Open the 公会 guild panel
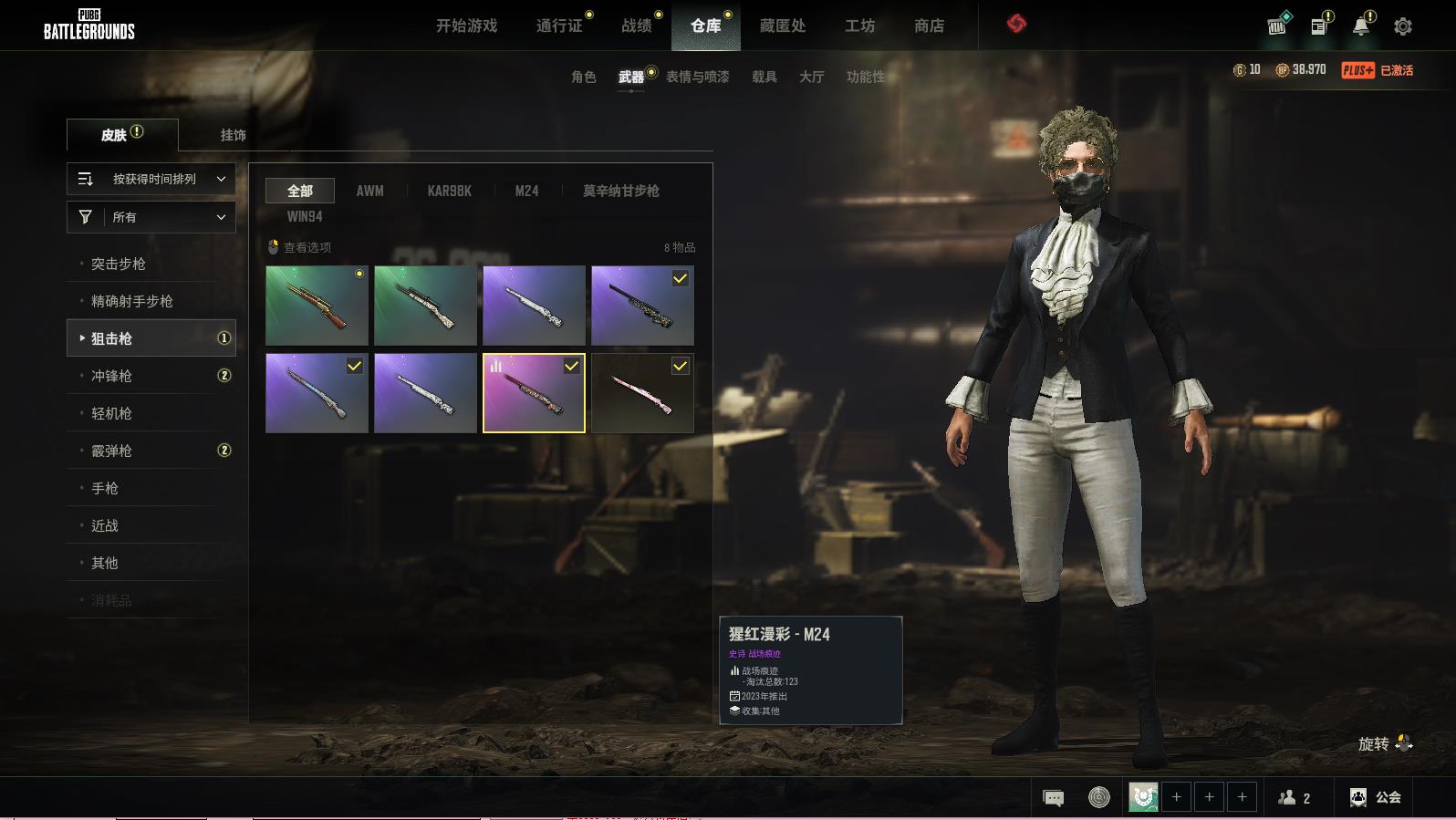This screenshot has height=820, width=1456. (1376, 797)
